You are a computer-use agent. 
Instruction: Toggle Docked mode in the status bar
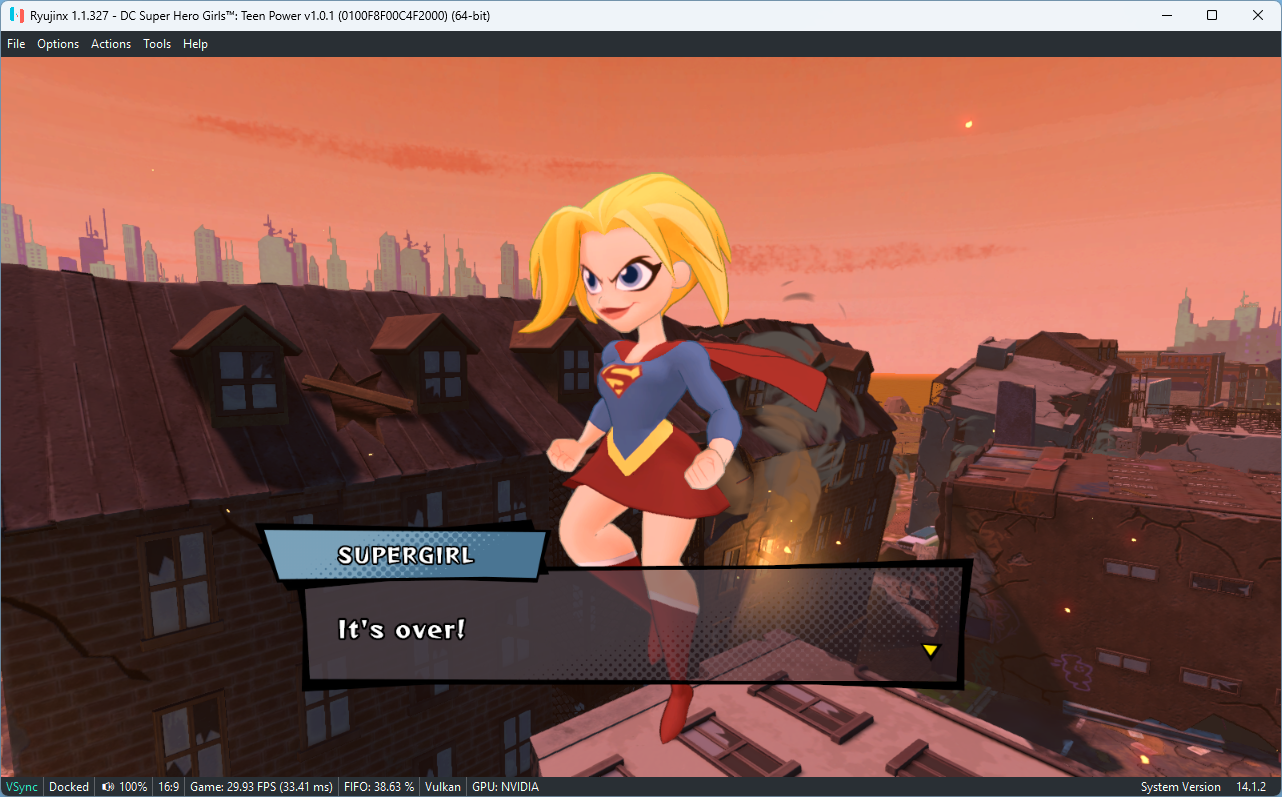(x=68, y=787)
